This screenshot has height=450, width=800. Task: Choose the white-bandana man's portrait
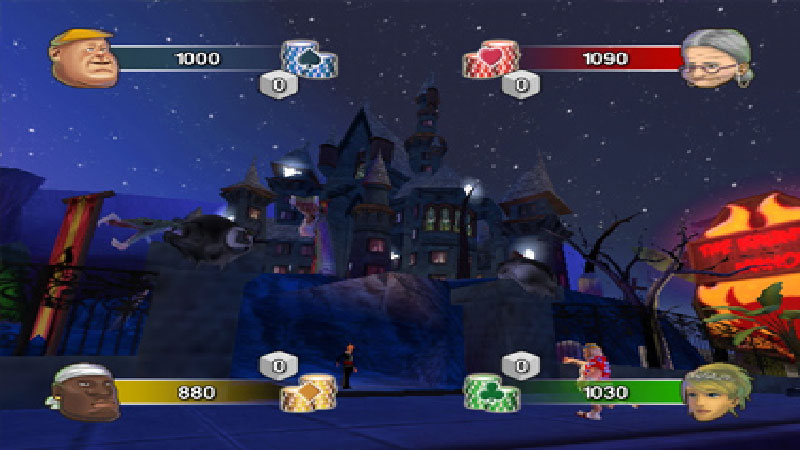(x=84, y=394)
